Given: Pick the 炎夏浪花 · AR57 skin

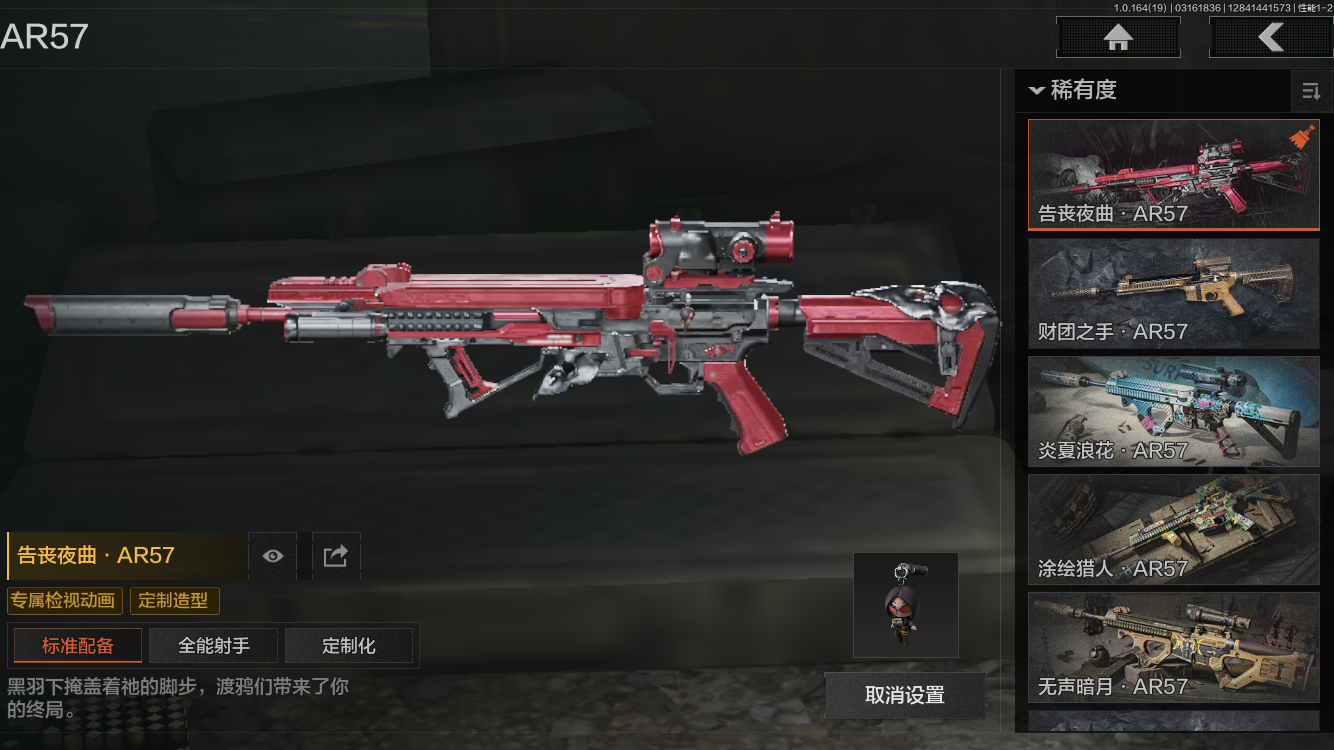Looking at the screenshot, I should (x=1174, y=411).
